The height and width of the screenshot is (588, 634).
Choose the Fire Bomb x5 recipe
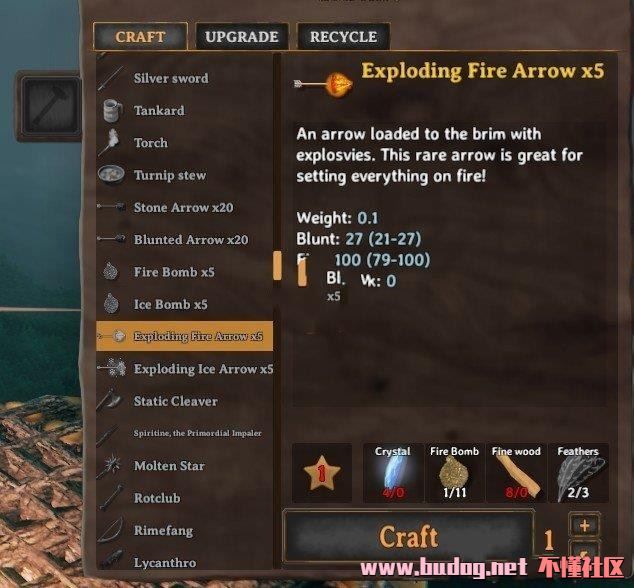[174, 272]
